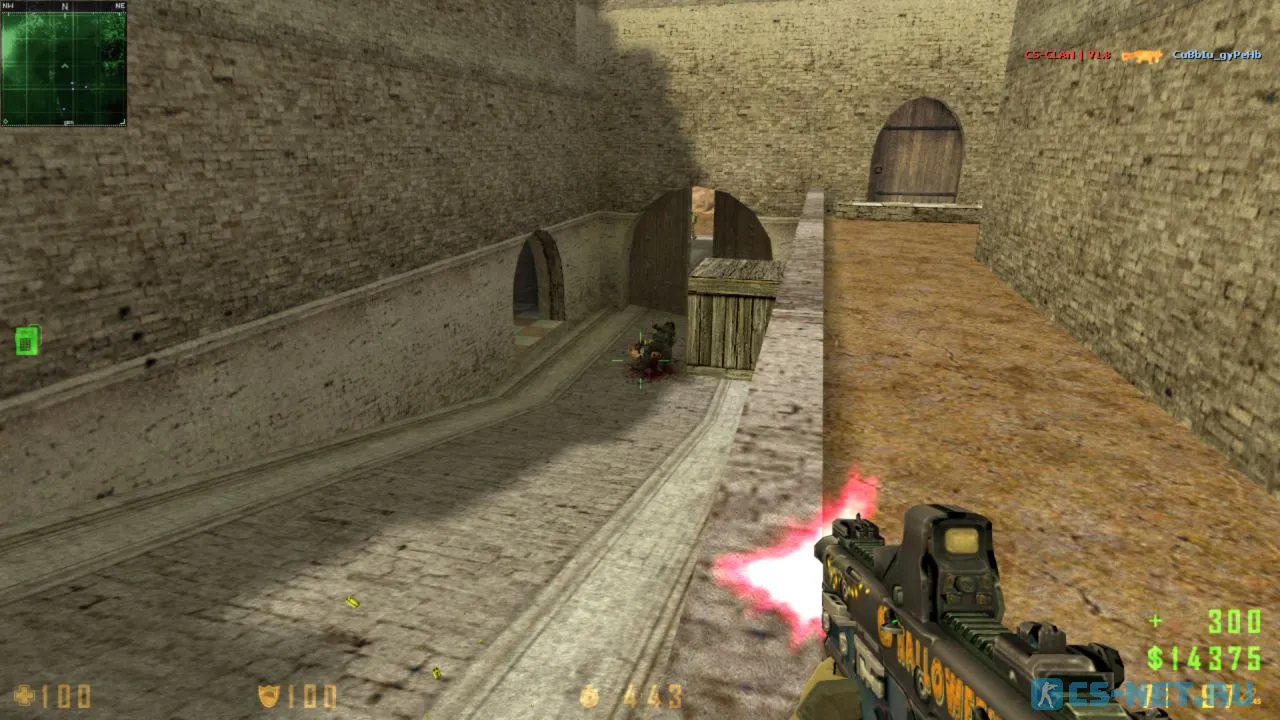Click the ammo bullet icon near 443

[591, 695]
